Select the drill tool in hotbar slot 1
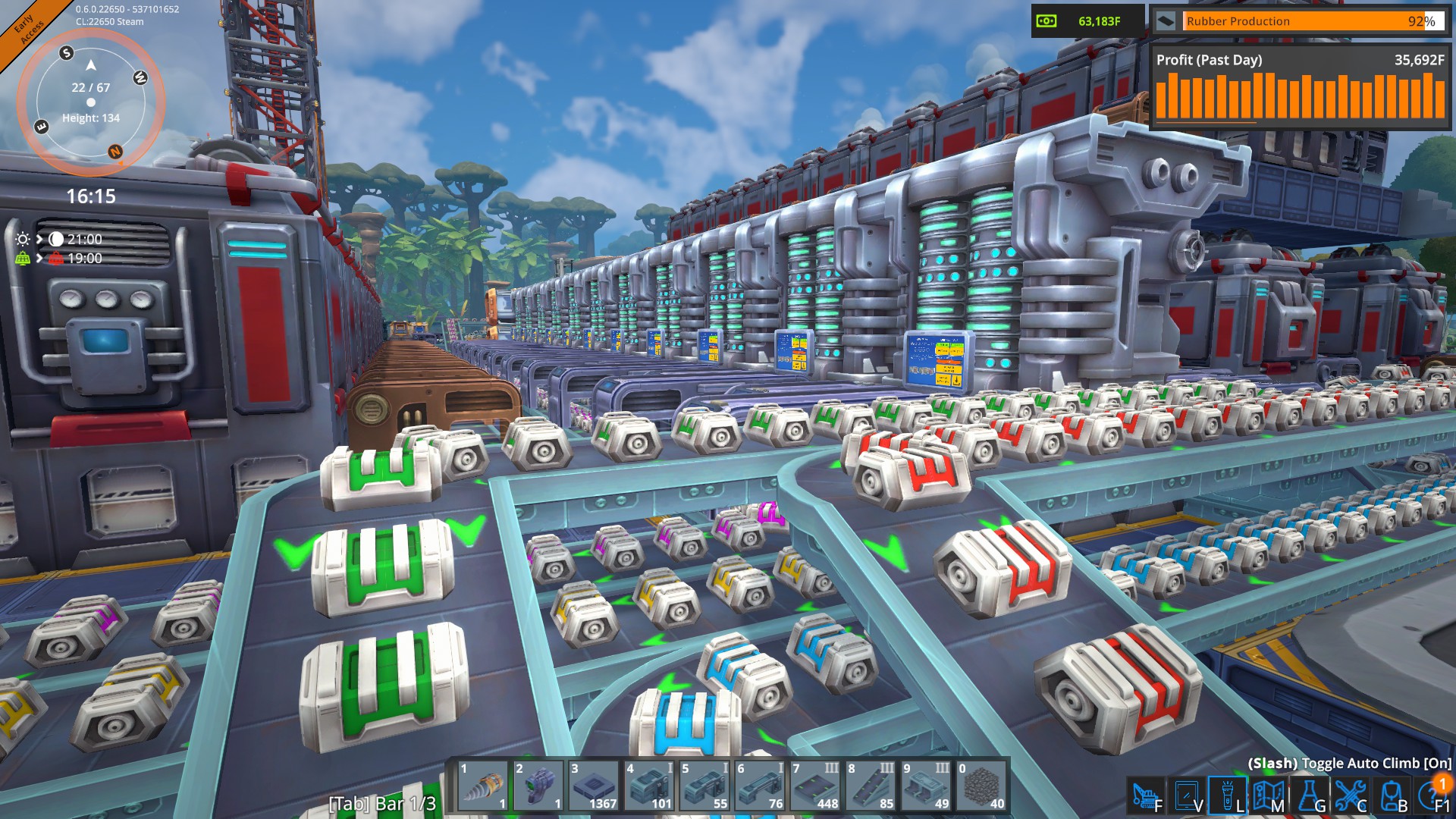 coord(483,786)
